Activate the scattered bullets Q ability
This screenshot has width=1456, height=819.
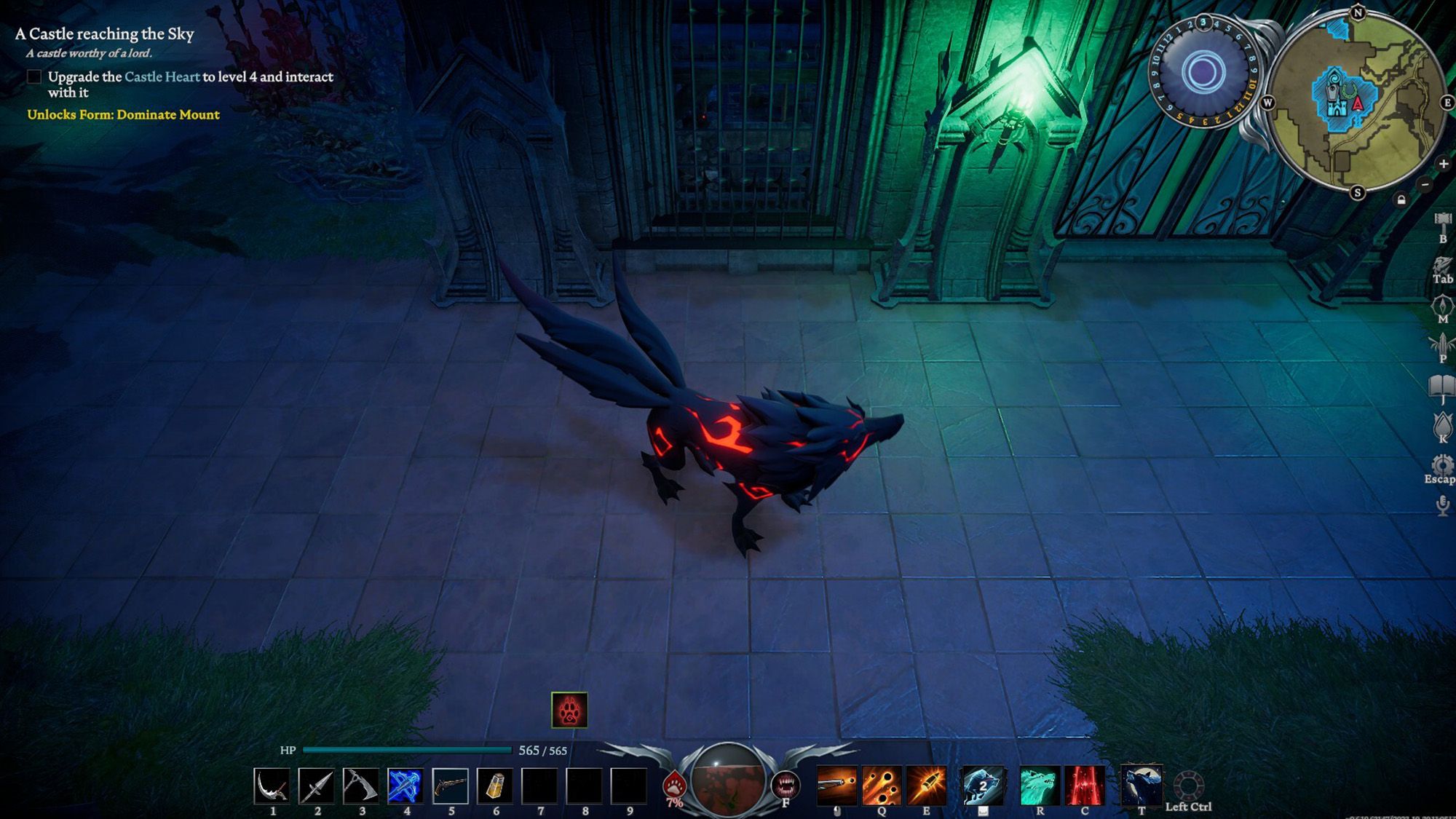tap(882, 785)
